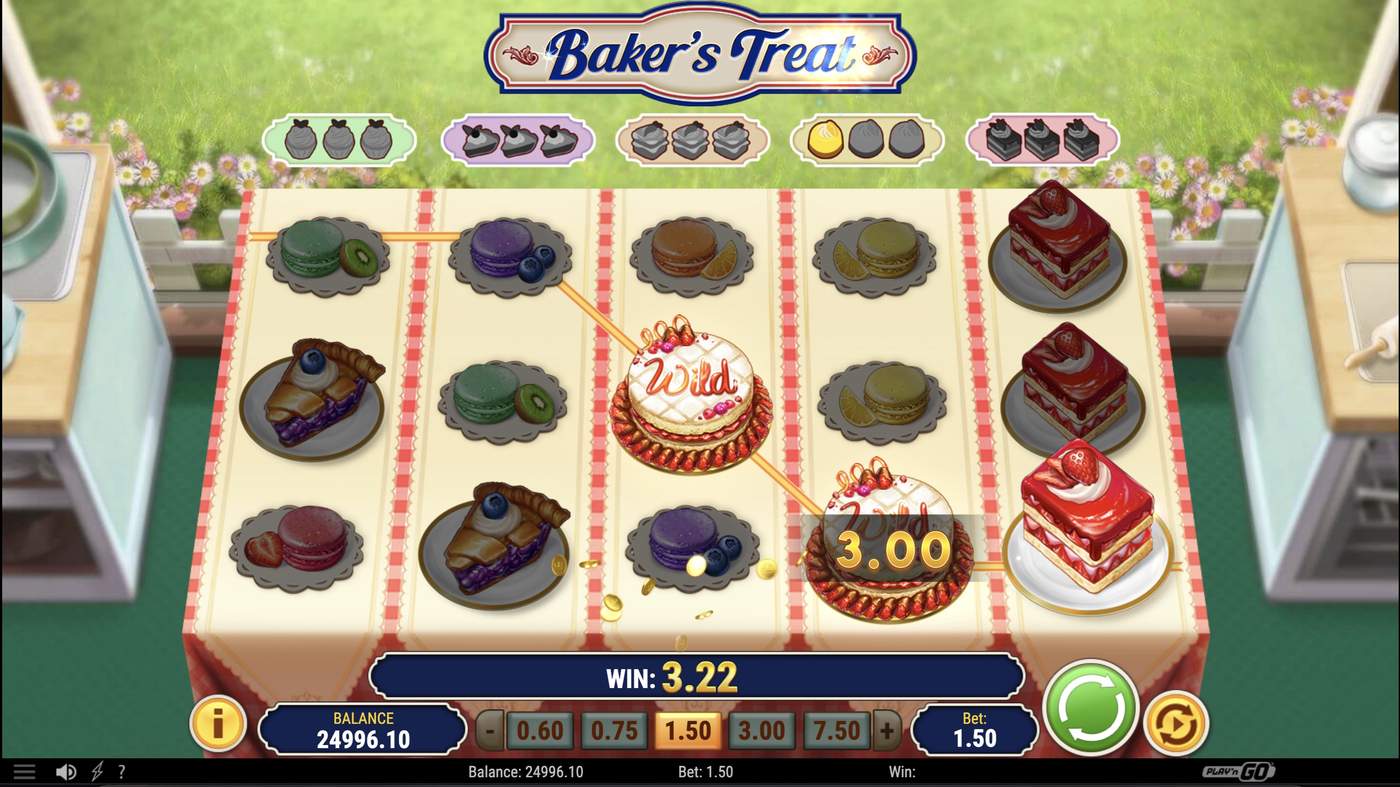This screenshot has width=1400, height=787.
Task: Open the Bet: 1.50 display panel
Action: pos(973,731)
